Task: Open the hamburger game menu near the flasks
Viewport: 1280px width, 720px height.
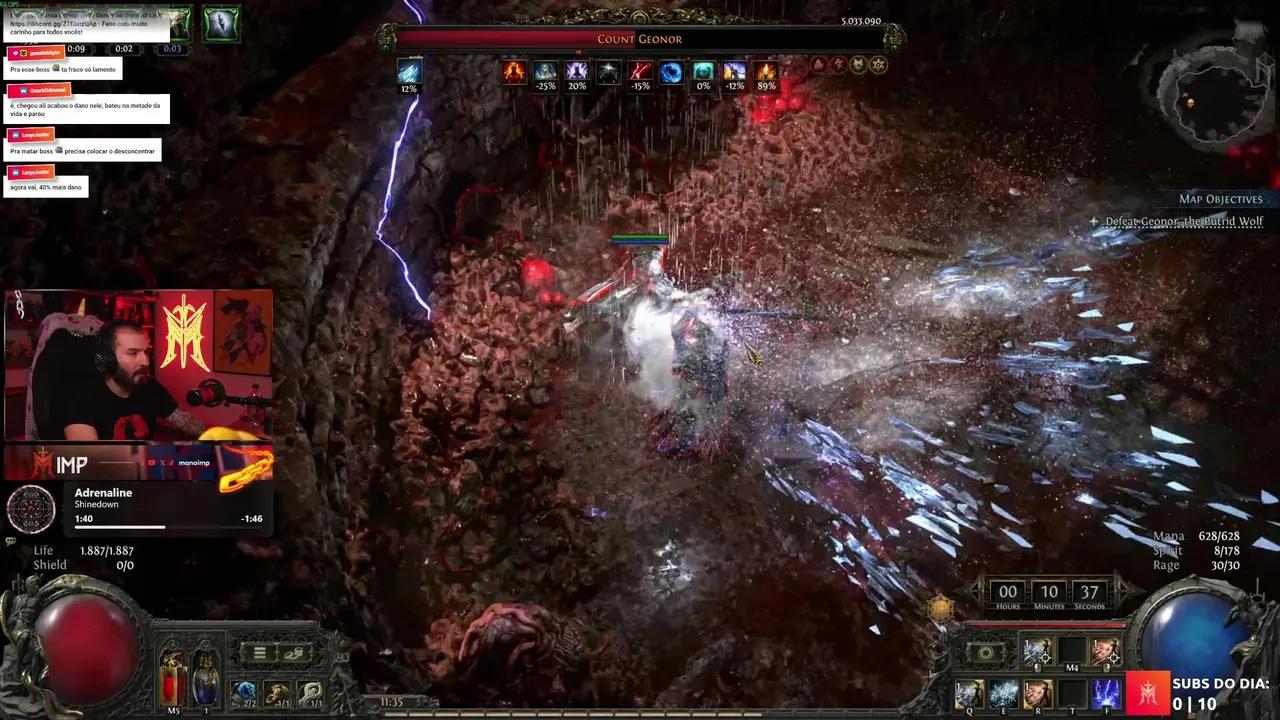Action: point(259,652)
